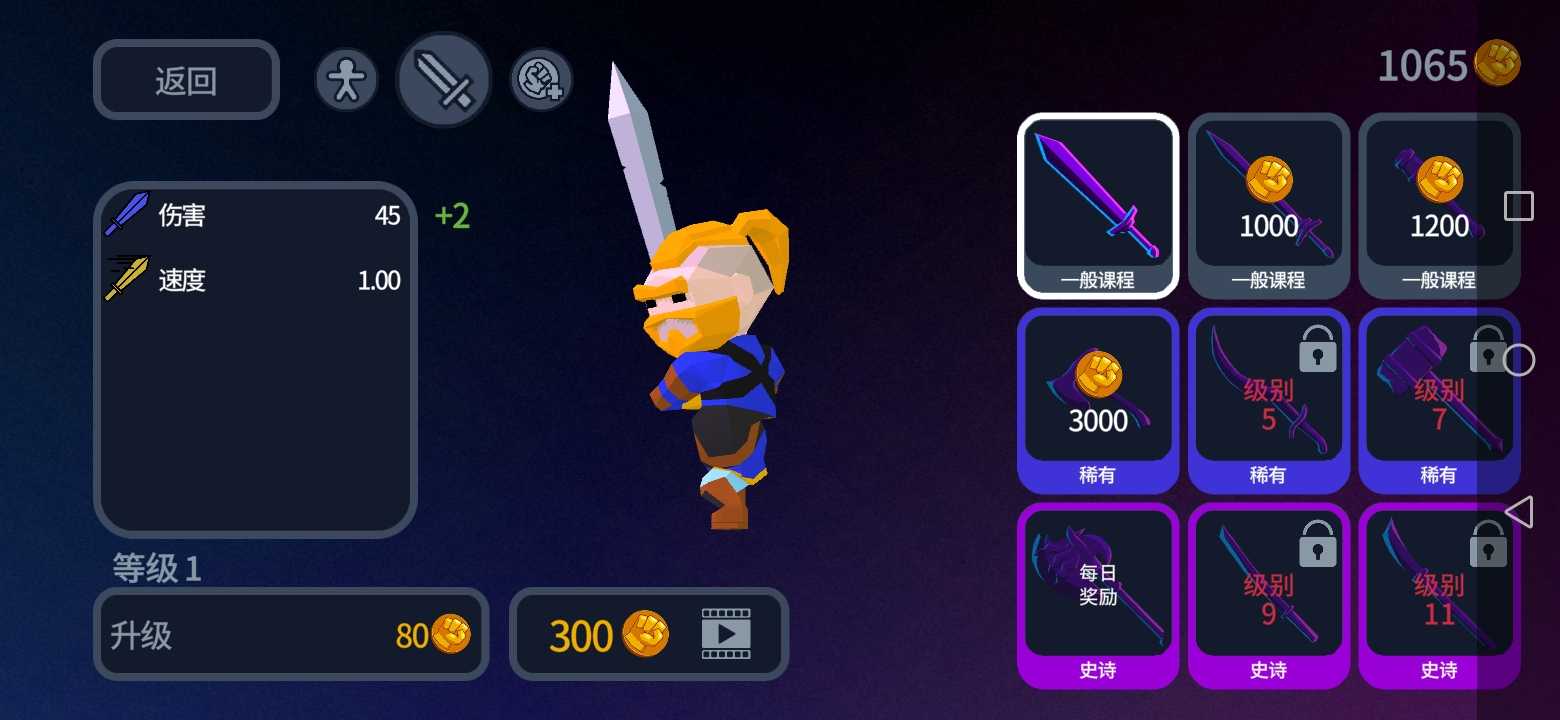Tap the Android back triangle button
Screen dimensions: 1560x720
coord(1519,512)
